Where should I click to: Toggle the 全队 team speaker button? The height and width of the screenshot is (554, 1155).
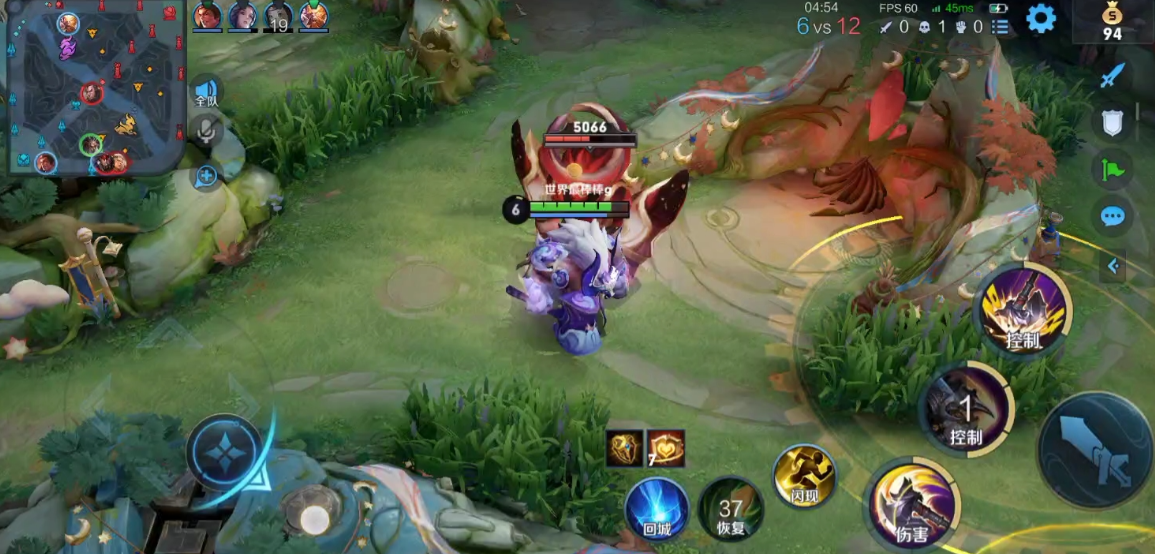[x=206, y=92]
